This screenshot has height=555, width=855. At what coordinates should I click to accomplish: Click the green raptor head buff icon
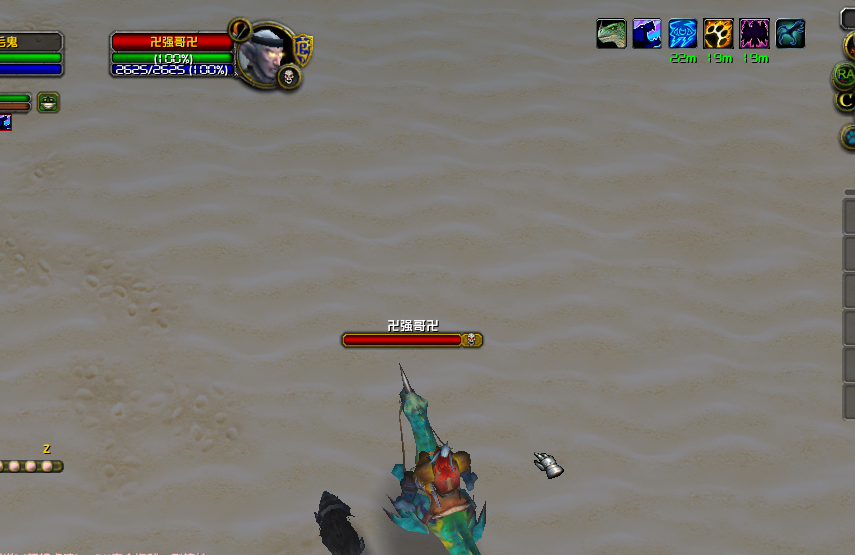pyautogui.click(x=612, y=34)
